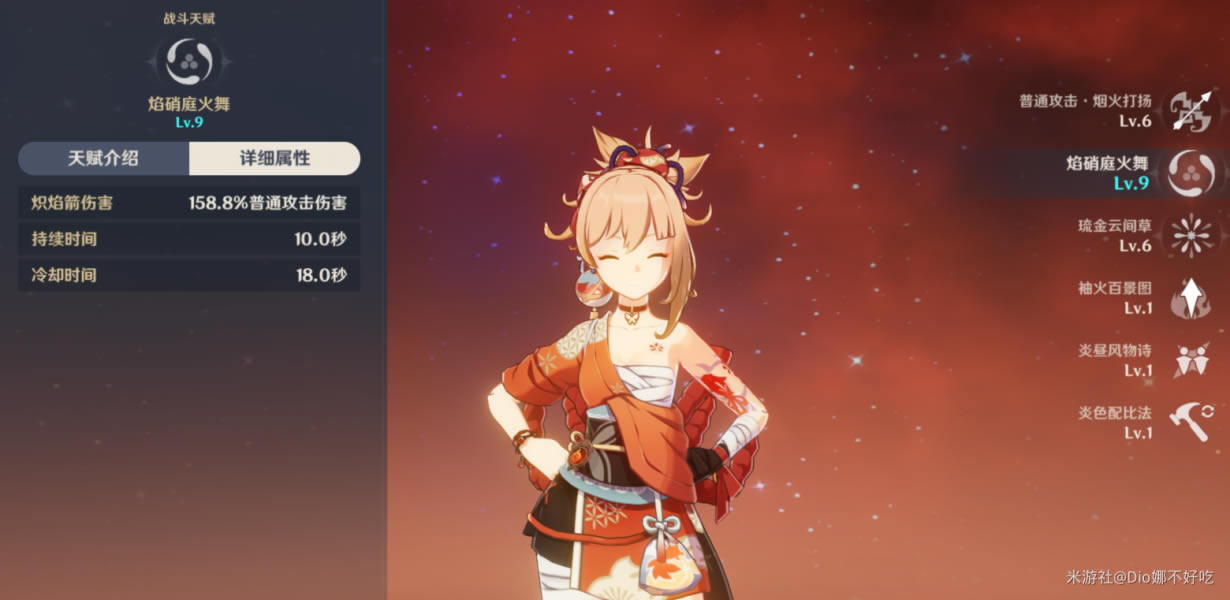The height and width of the screenshot is (600, 1230).
Task: Show the 炎色配比法 crafting talent
Action: point(1190,422)
